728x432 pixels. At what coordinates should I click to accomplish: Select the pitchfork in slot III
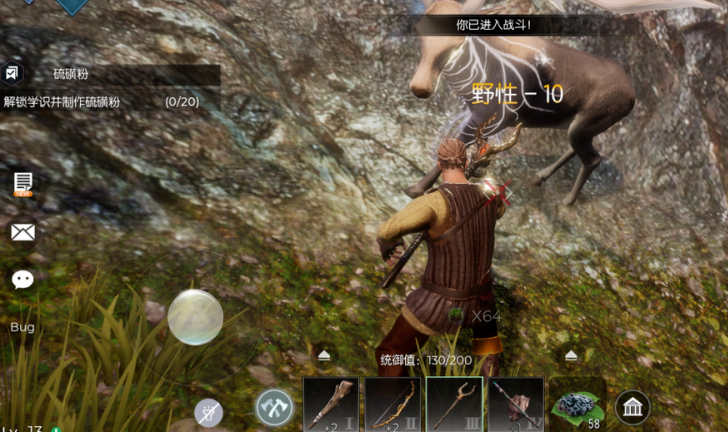click(x=454, y=404)
